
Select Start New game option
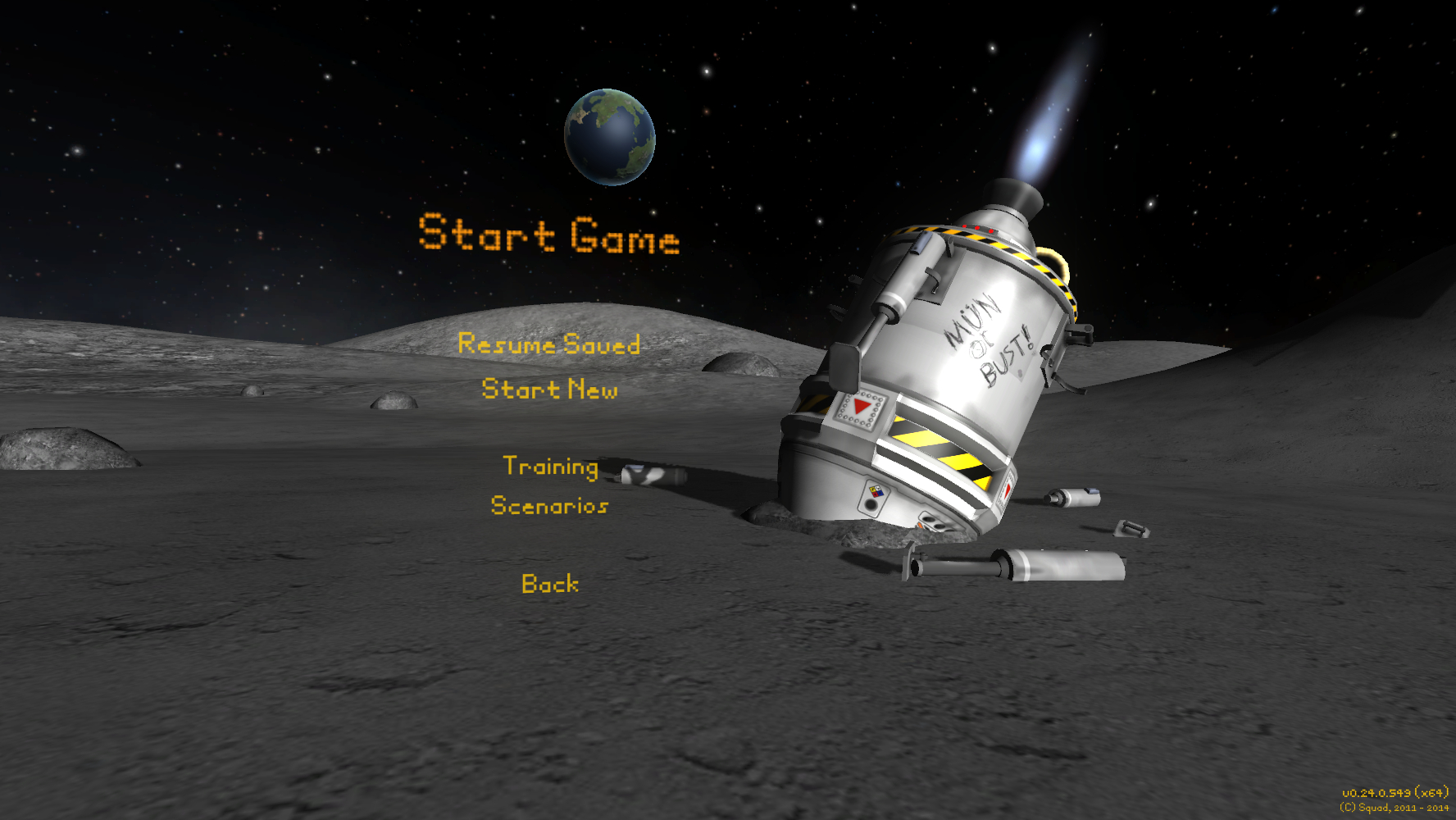point(549,389)
